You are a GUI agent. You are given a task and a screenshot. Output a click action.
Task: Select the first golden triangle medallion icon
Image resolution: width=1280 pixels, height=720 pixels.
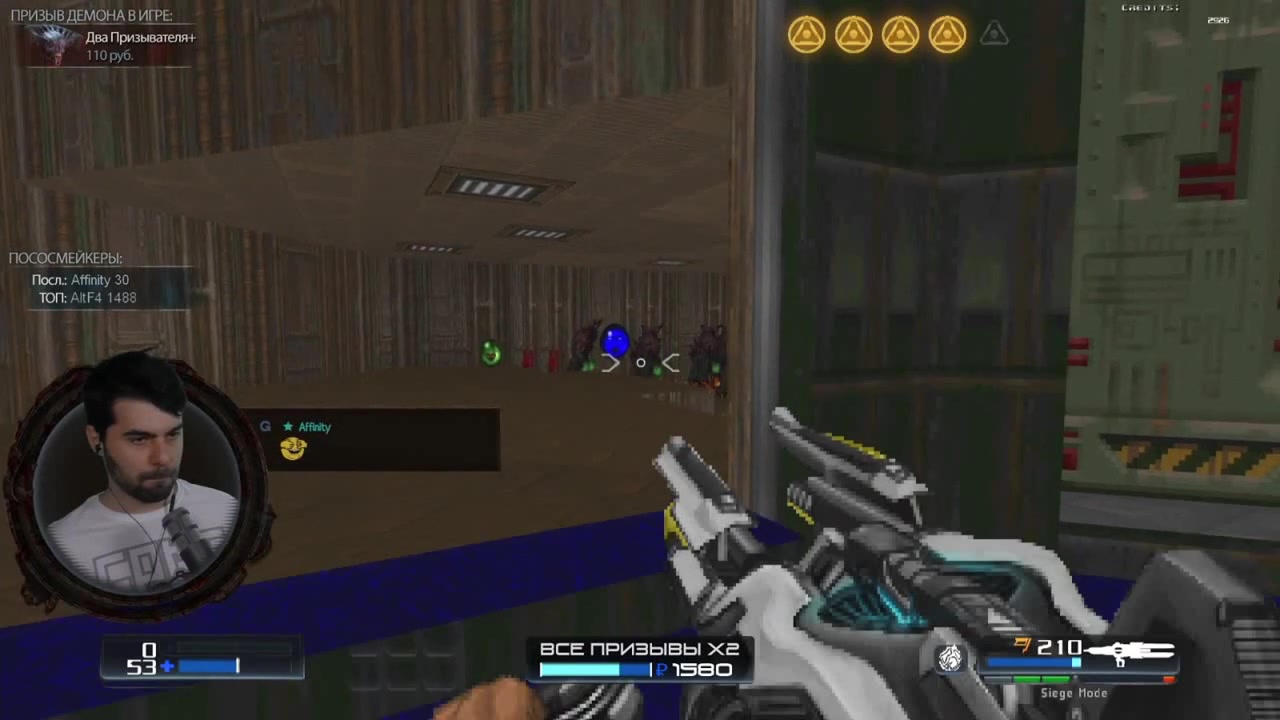point(807,33)
